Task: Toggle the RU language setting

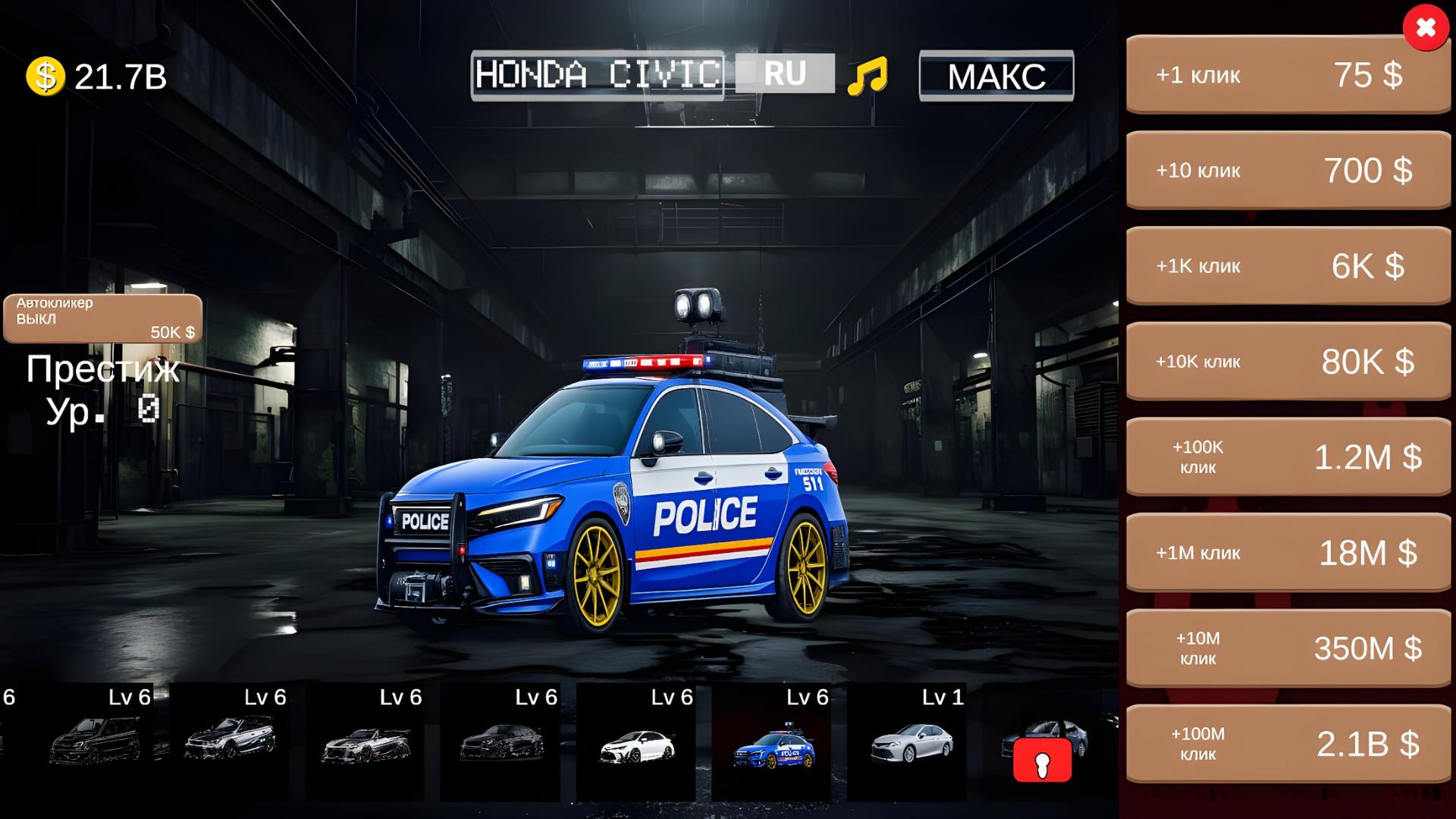Action: pos(785,74)
